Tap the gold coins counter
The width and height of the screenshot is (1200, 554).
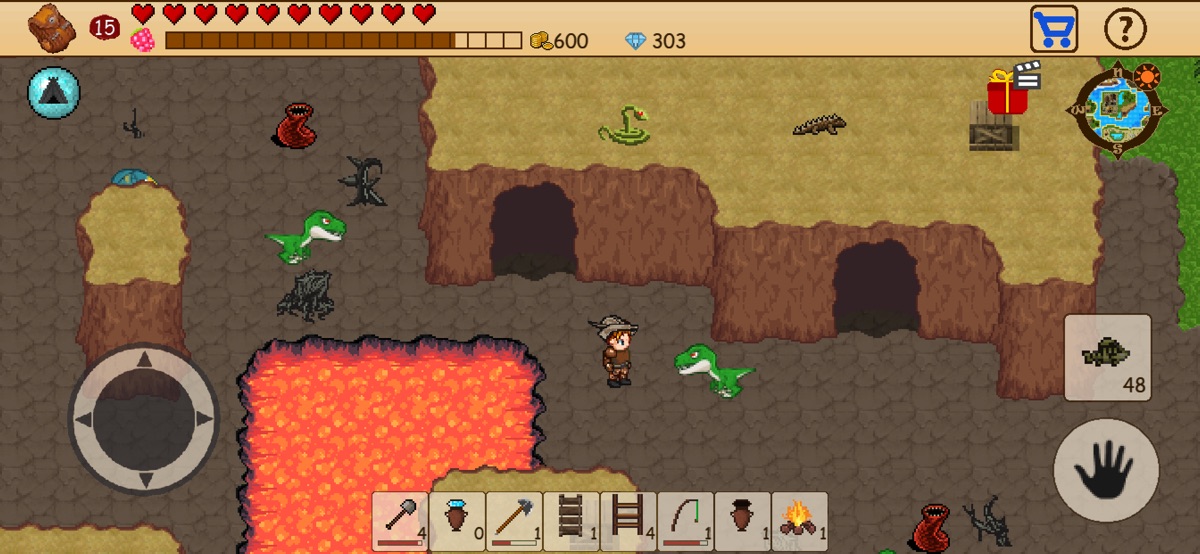coord(559,41)
